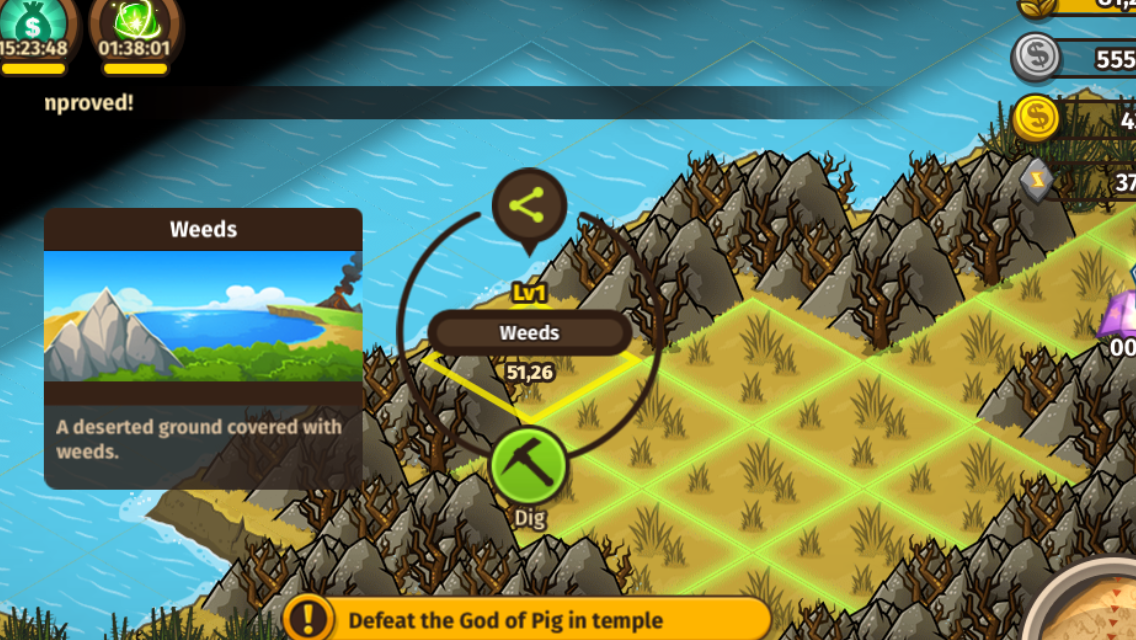Screen dimensions: 1136x640
Task: Click the Weeds landscape thumbnail
Action: tap(203, 316)
